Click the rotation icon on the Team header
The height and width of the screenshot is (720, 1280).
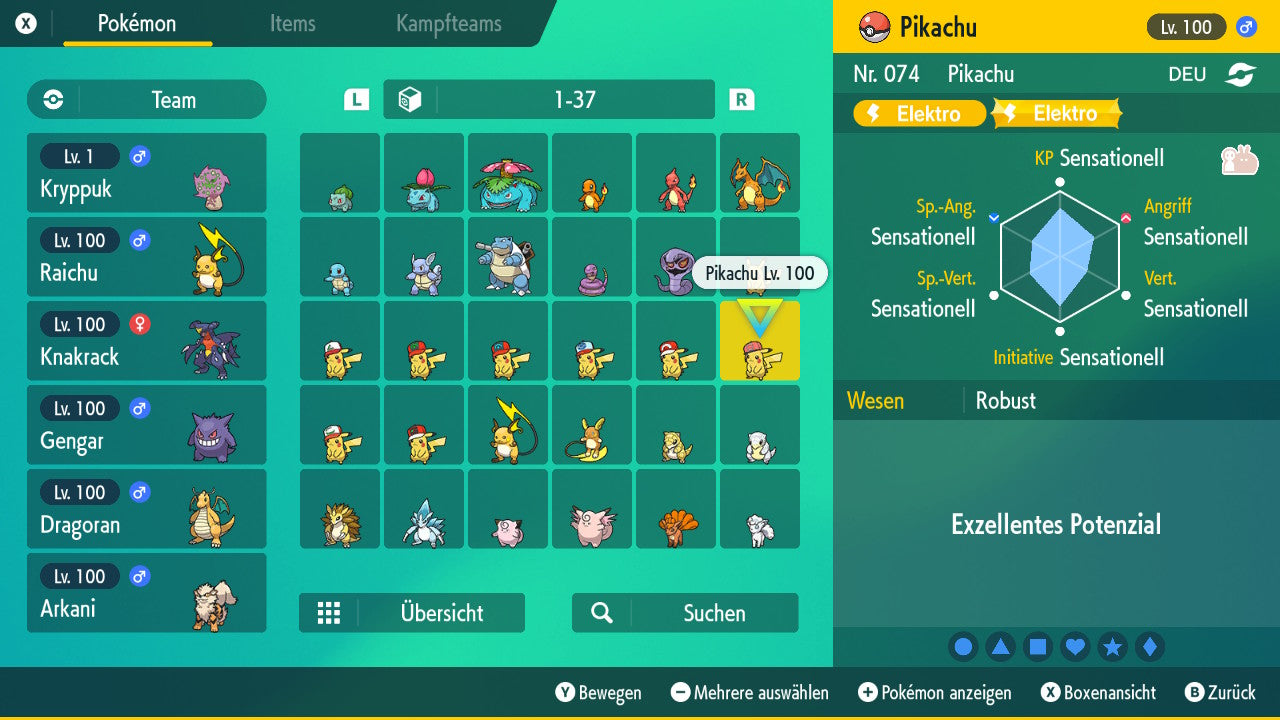coord(51,99)
